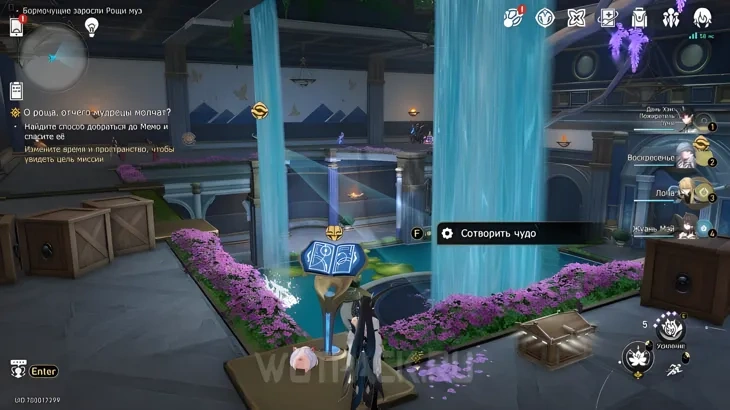Open the events icon with red notification
This screenshot has height=410, width=730.
coord(513,17)
